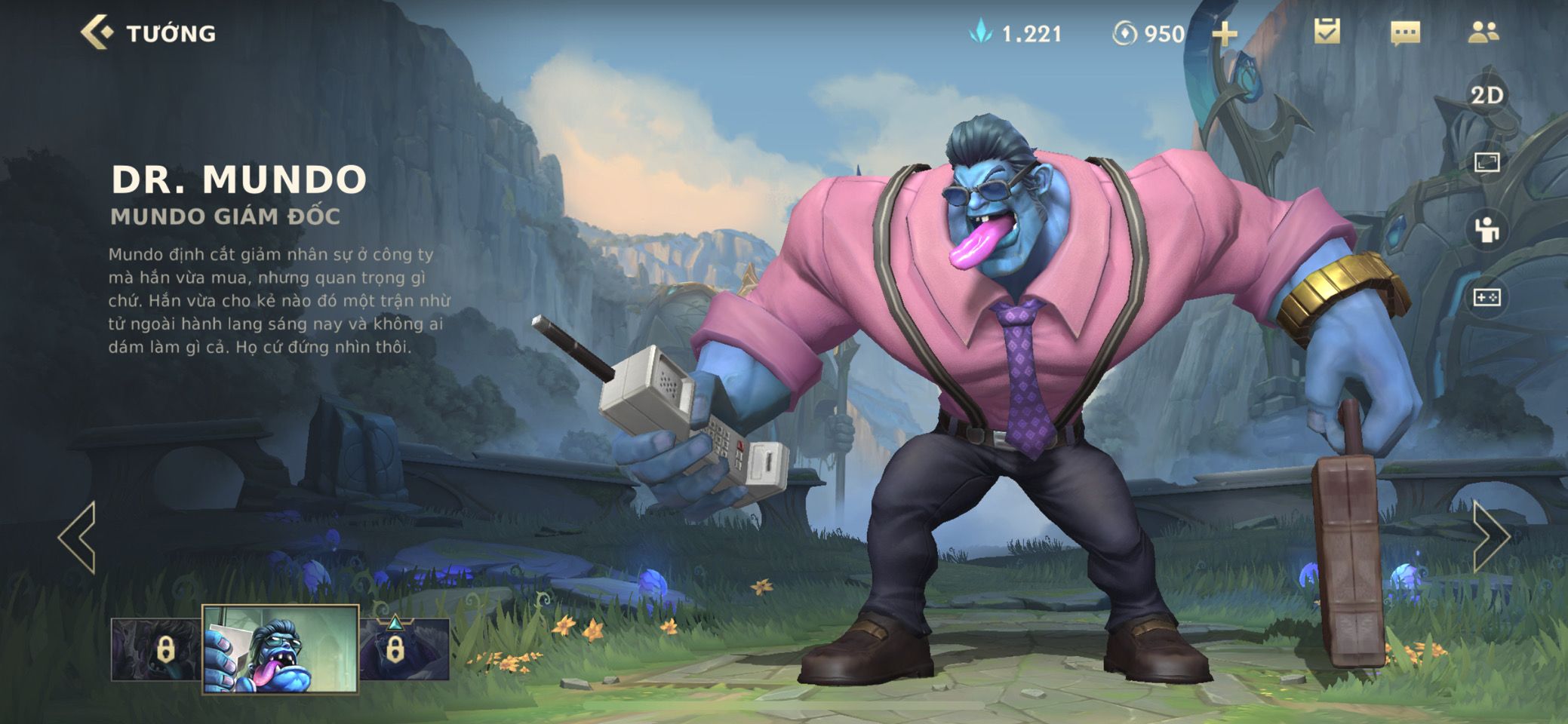Open the chat messages icon

pos(1405,32)
